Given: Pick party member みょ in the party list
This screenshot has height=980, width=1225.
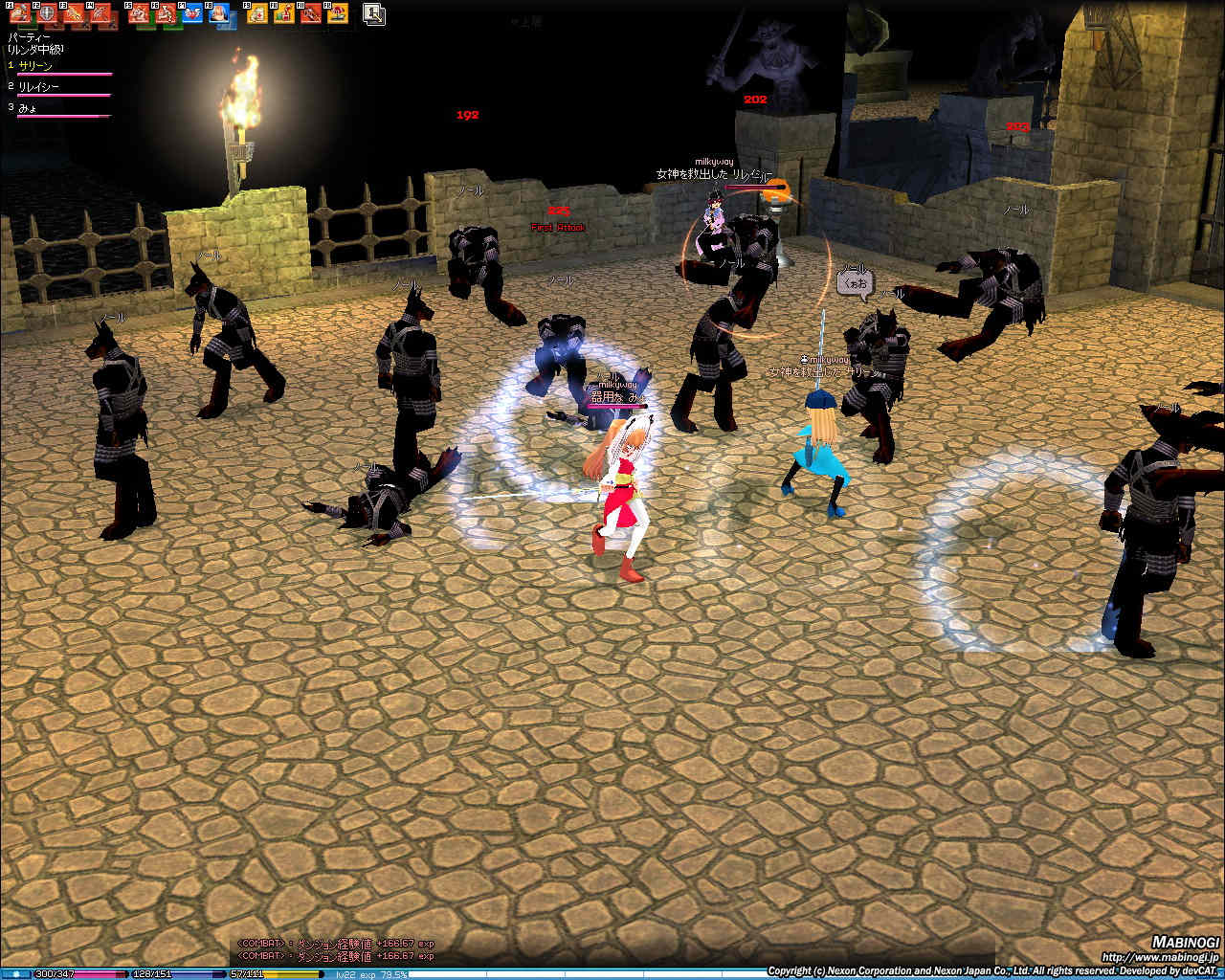Looking at the screenshot, I should 28,108.
